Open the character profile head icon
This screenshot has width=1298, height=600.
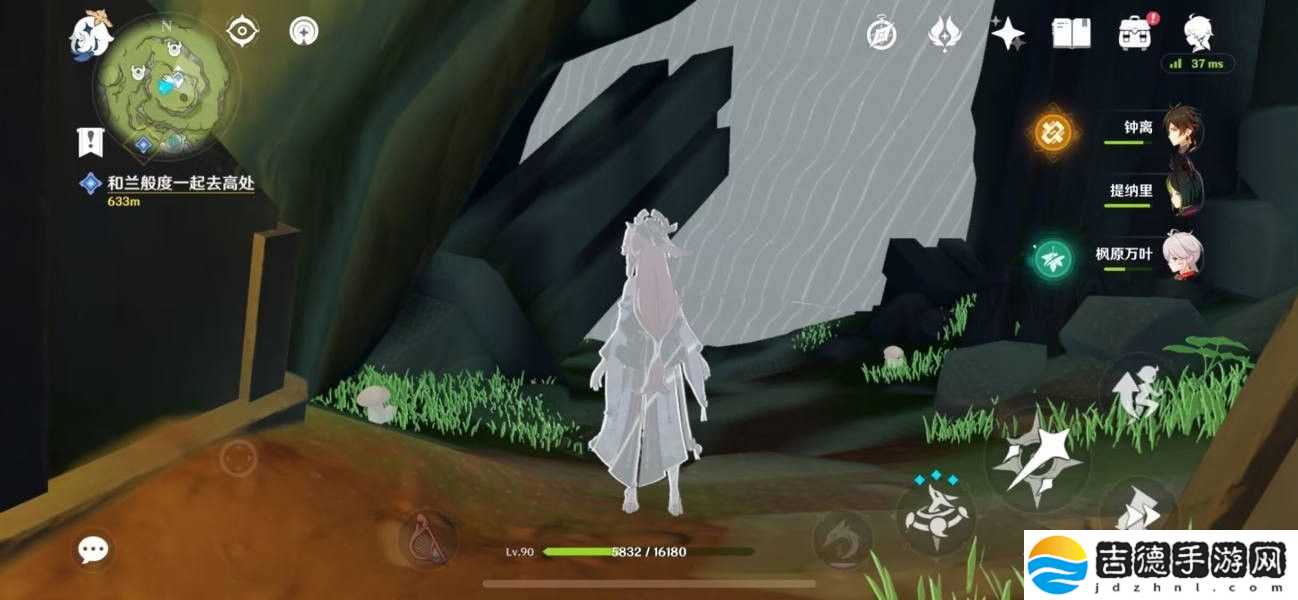coord(1197,34)
